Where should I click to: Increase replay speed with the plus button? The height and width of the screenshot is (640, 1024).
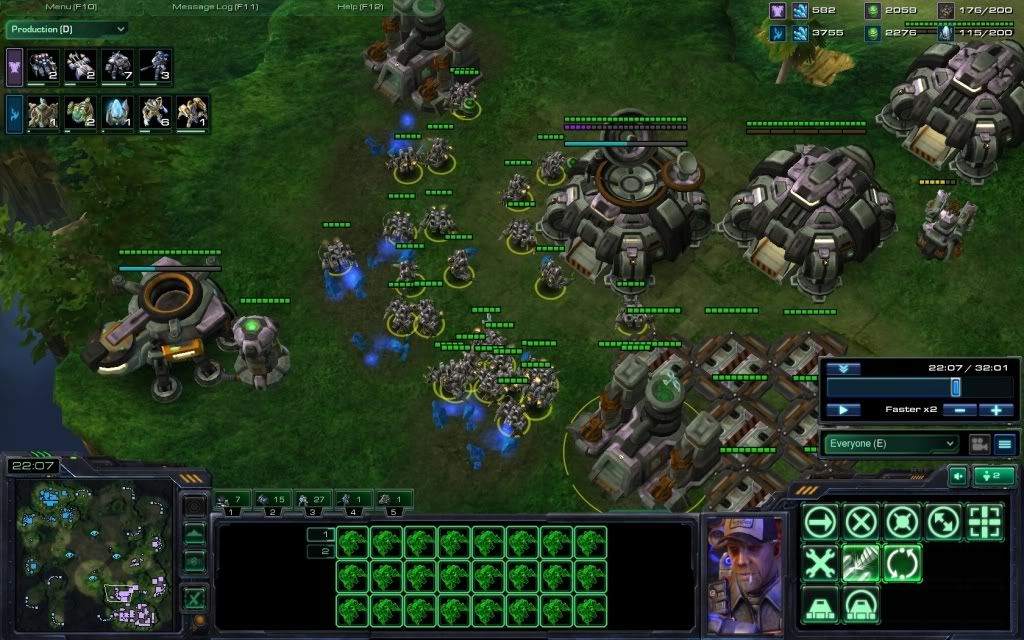[x=996, y=410]
